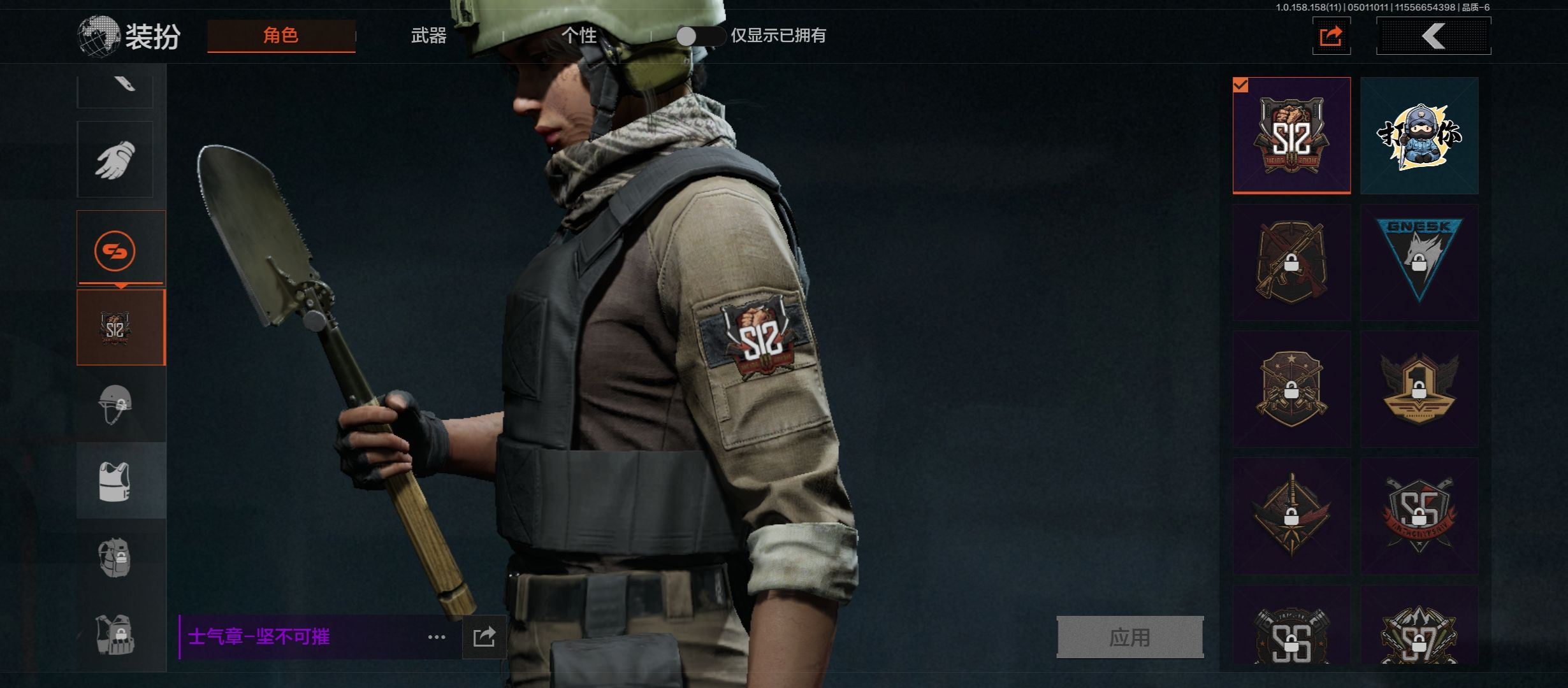Choose the cartoon police sticker badge
Image resolution: width=1568 pixels, height=688 pixels.
(x=1419, y=135)
